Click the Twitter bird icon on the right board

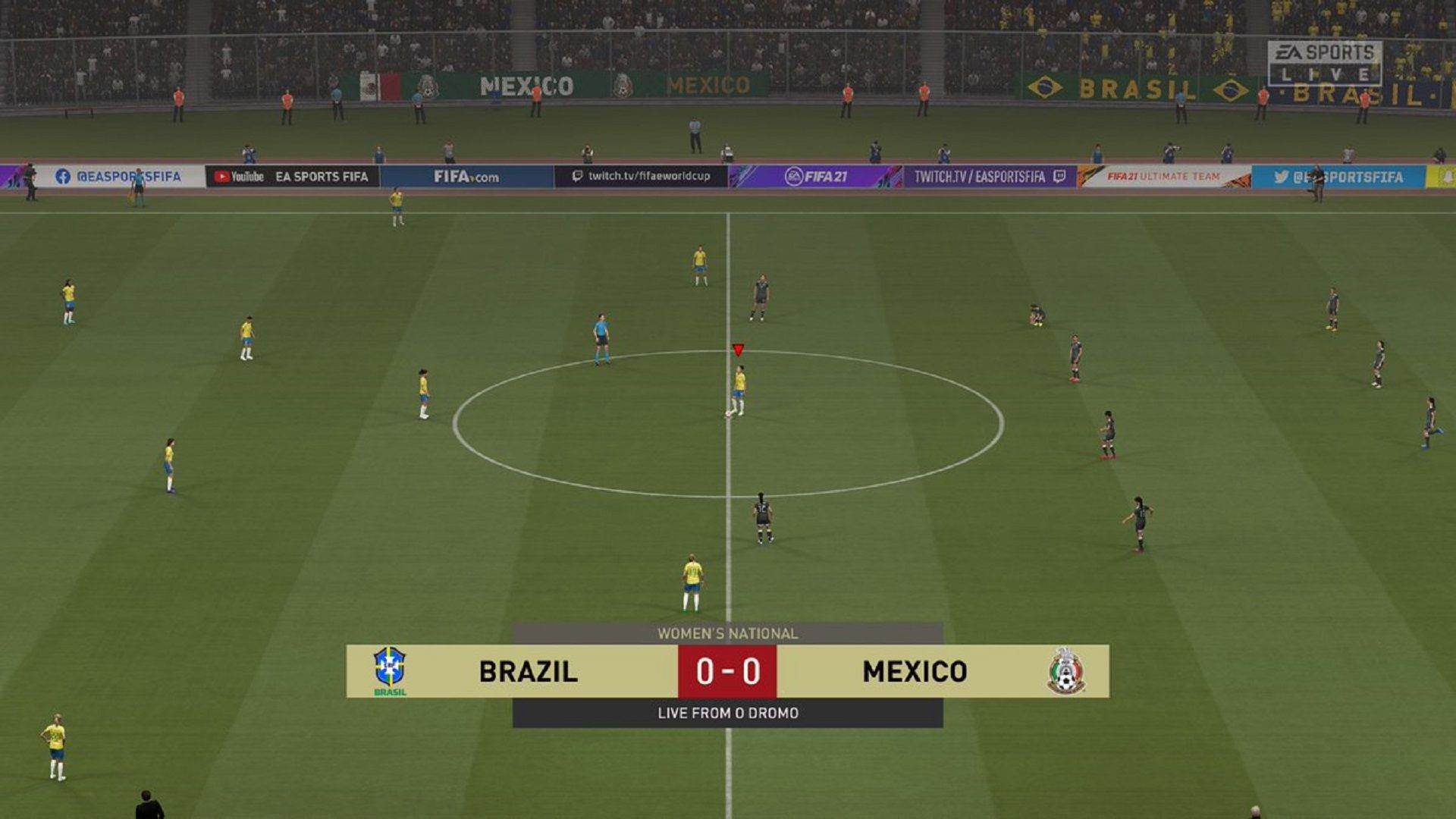pos(1282,177)
